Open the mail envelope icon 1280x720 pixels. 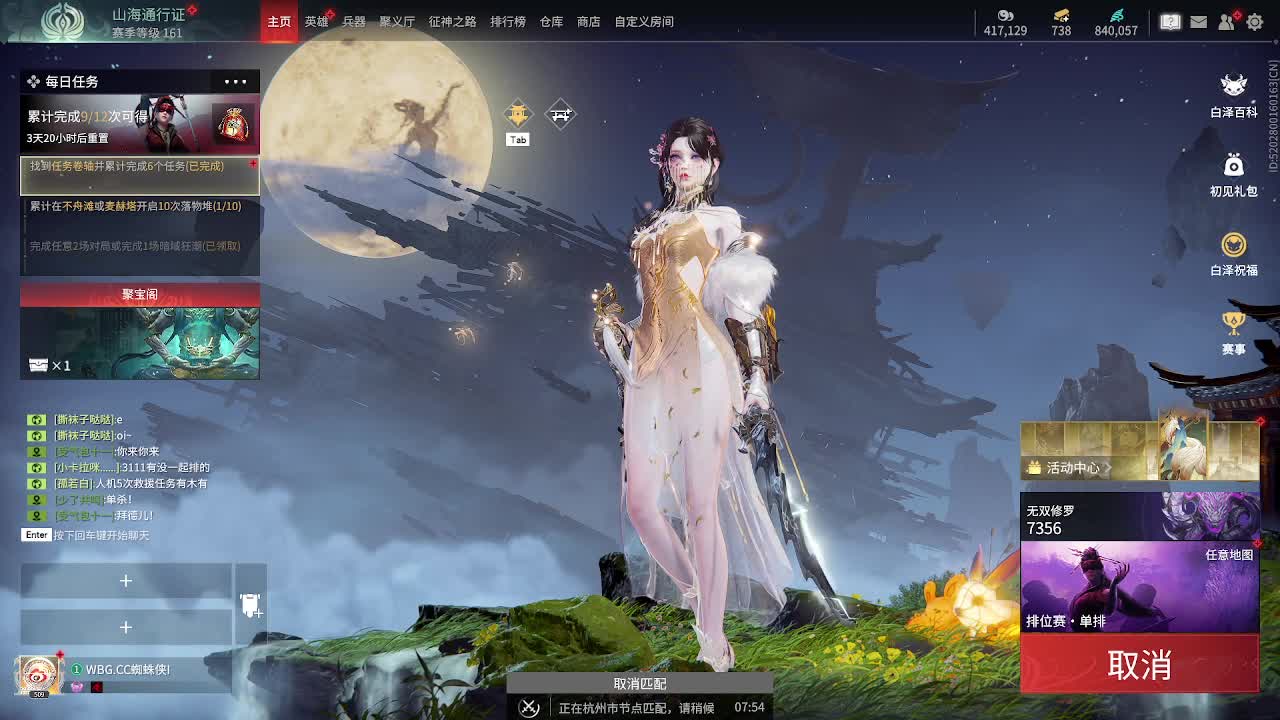click(1198, 21)
